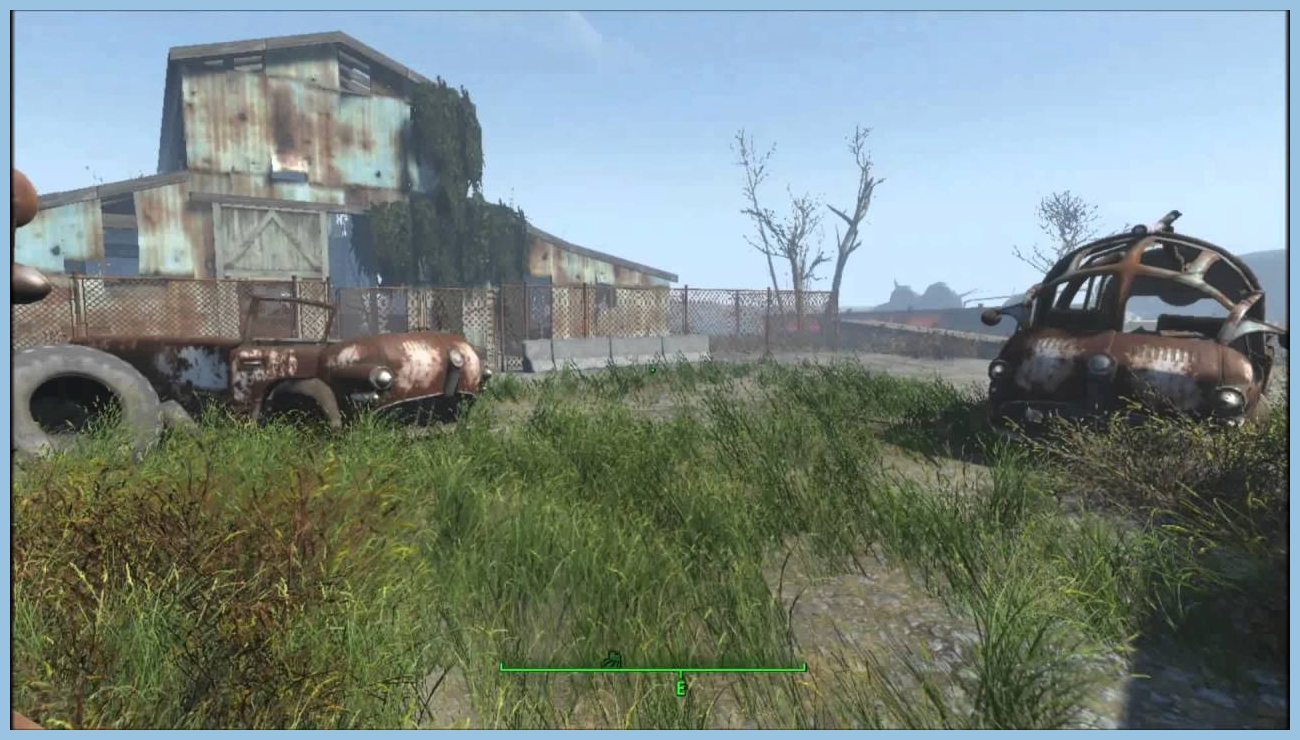Click the location marker icon on the compass
This screenshot has width=1300, height=740.
coord(612,658)
